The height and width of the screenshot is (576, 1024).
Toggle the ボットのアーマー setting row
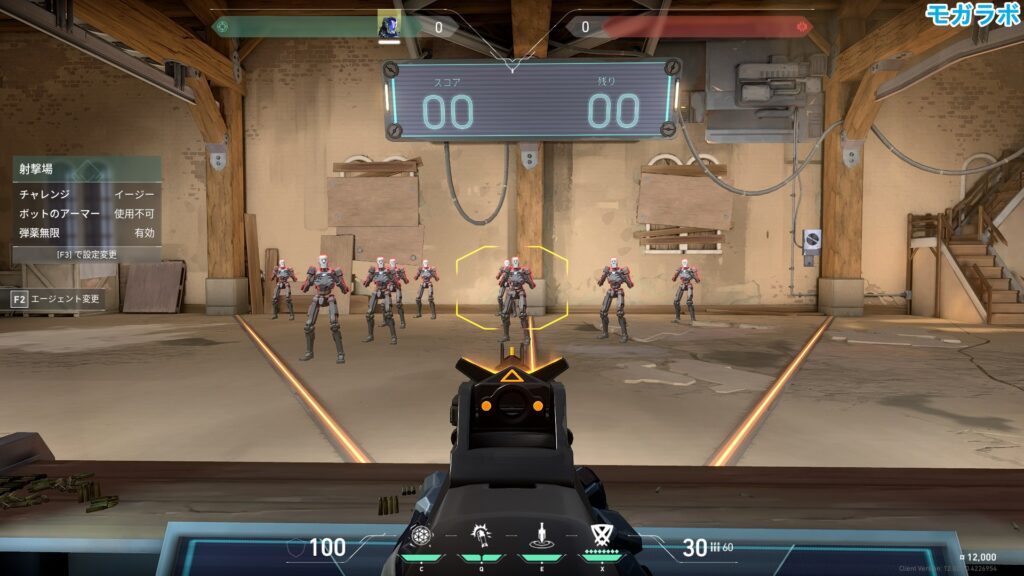coord(87,213)
